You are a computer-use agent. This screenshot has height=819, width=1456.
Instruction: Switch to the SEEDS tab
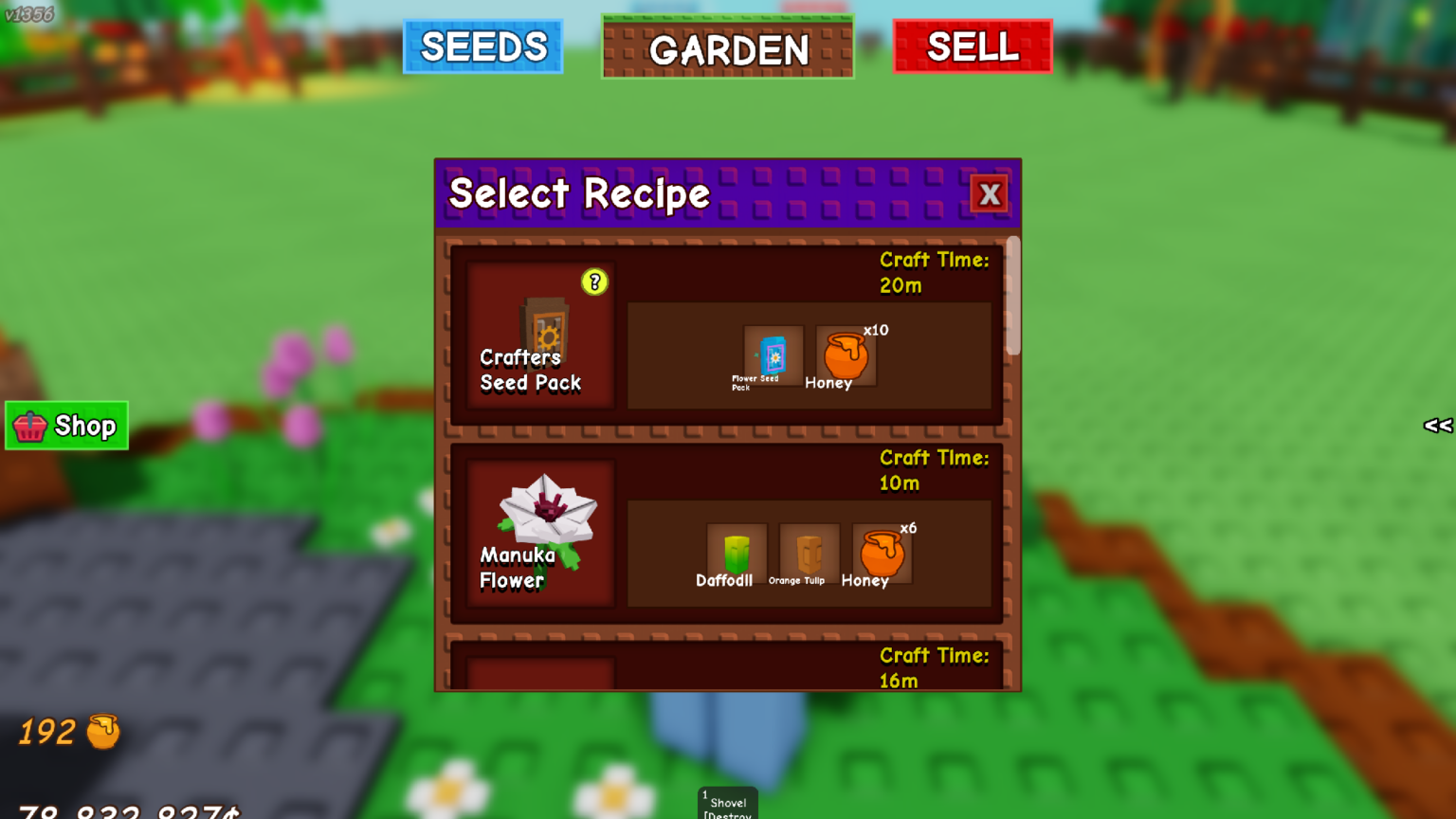pos(482,45)
